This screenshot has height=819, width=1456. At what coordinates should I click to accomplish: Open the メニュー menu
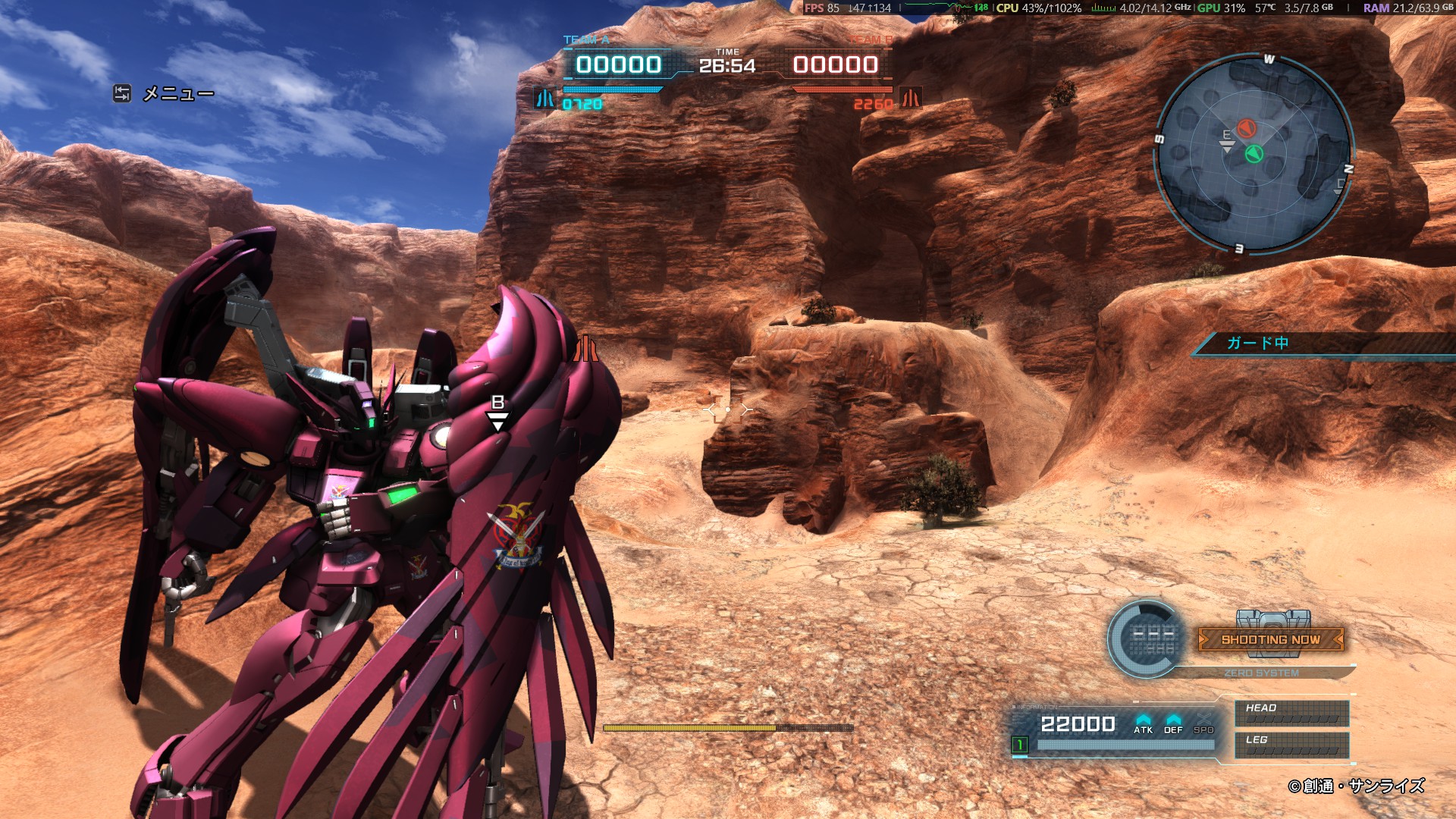pos(165,94)
